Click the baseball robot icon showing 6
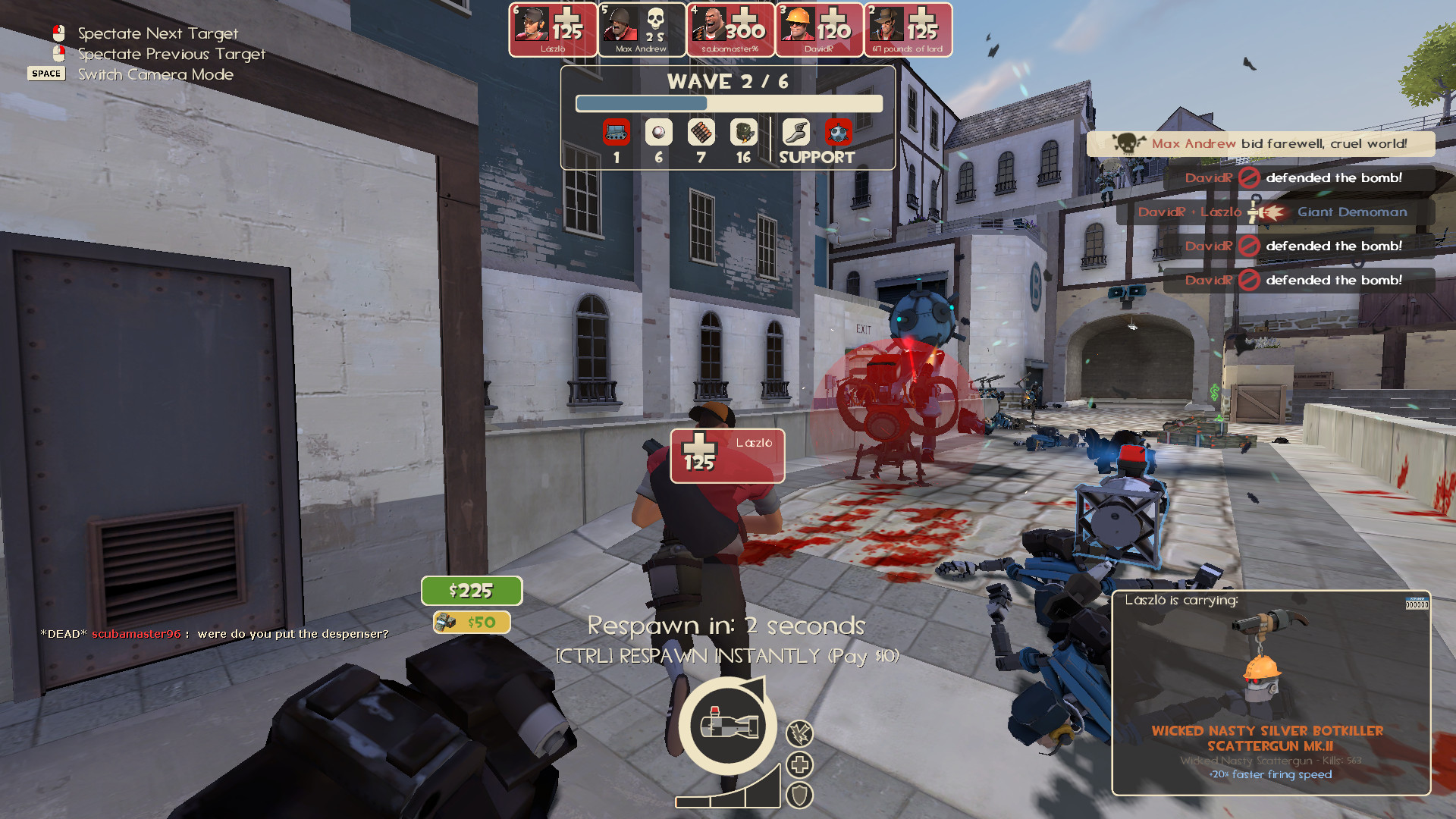The image size is (1456, 819). (657, 132)
